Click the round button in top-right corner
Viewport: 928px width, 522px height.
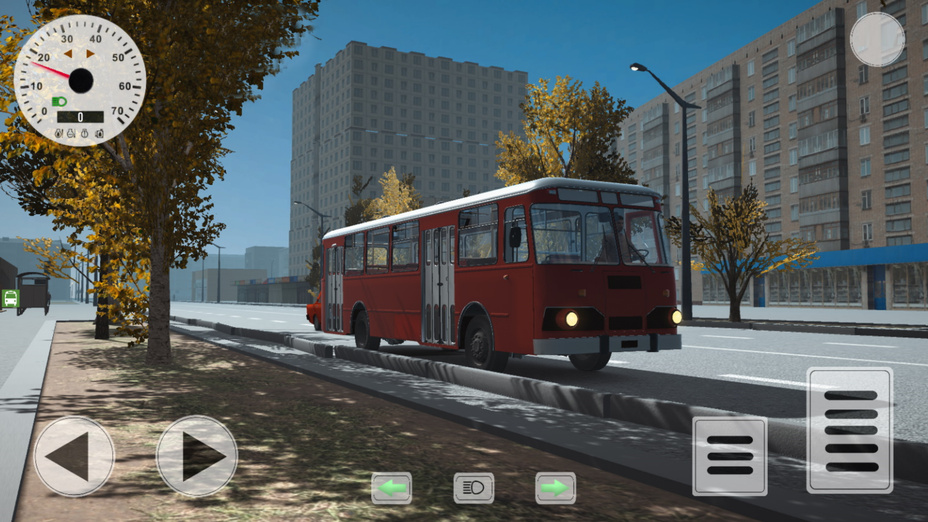[877, 40]
